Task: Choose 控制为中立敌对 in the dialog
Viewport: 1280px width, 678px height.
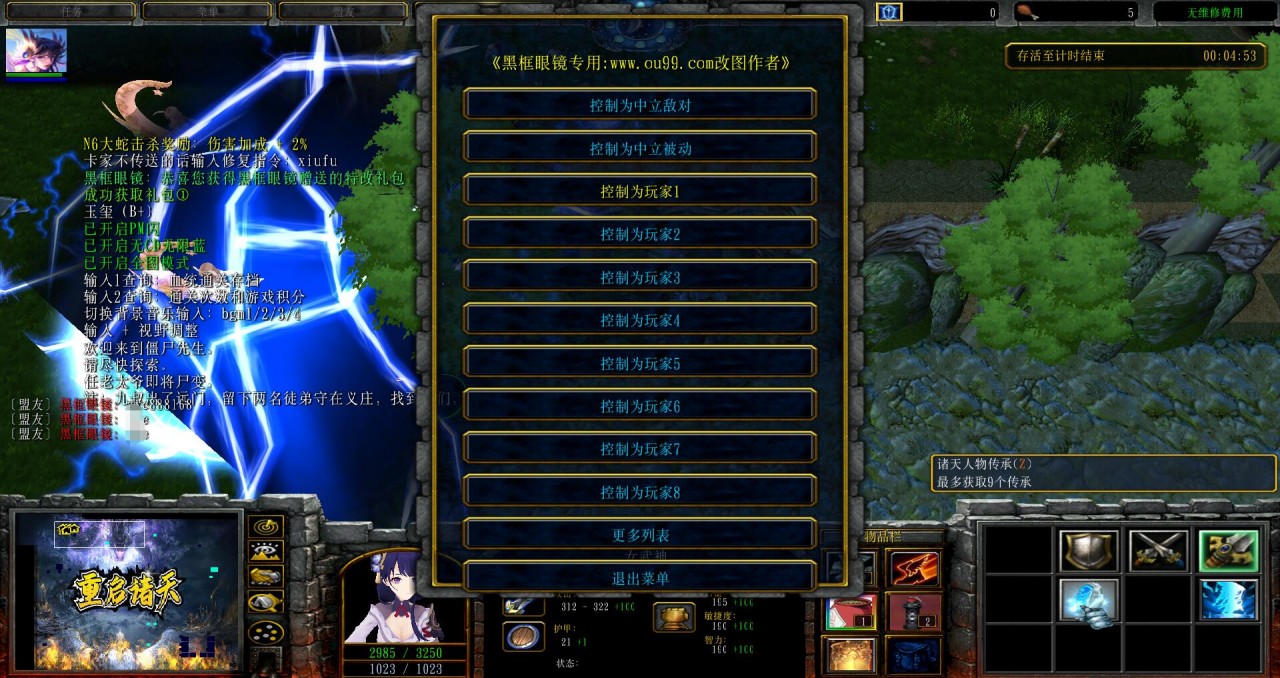Action: 640,105
